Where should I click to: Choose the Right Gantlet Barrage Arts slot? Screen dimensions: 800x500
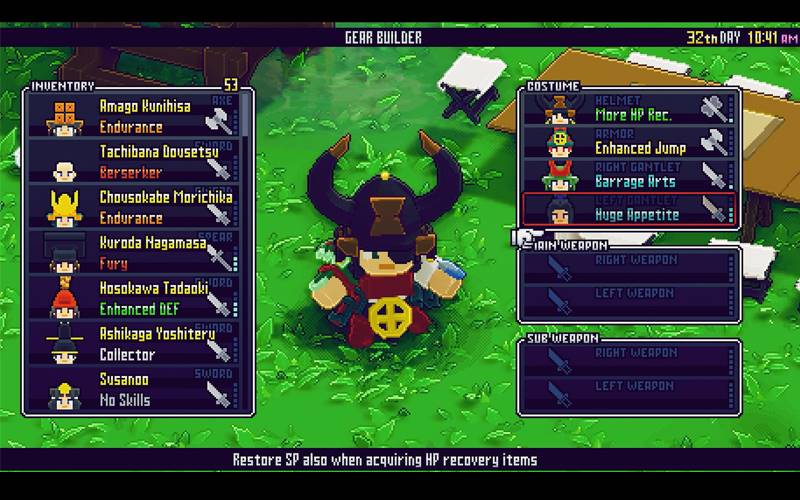tap(630, 174)
